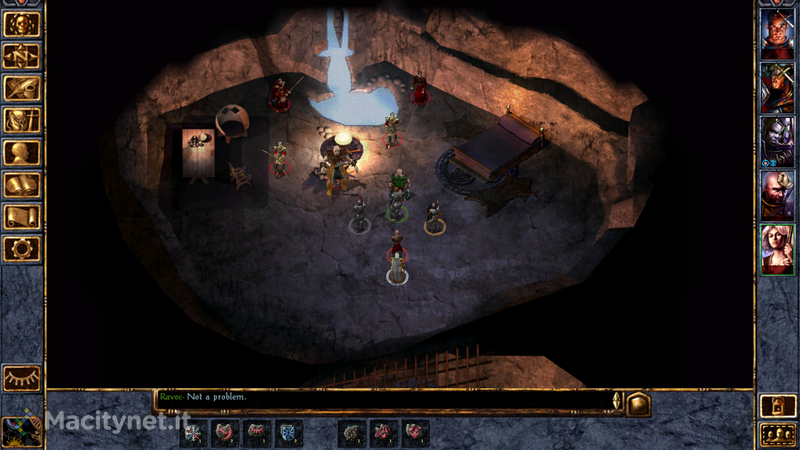
Task: Select the bald man portrait above the blonde
Action: [777, 194]
